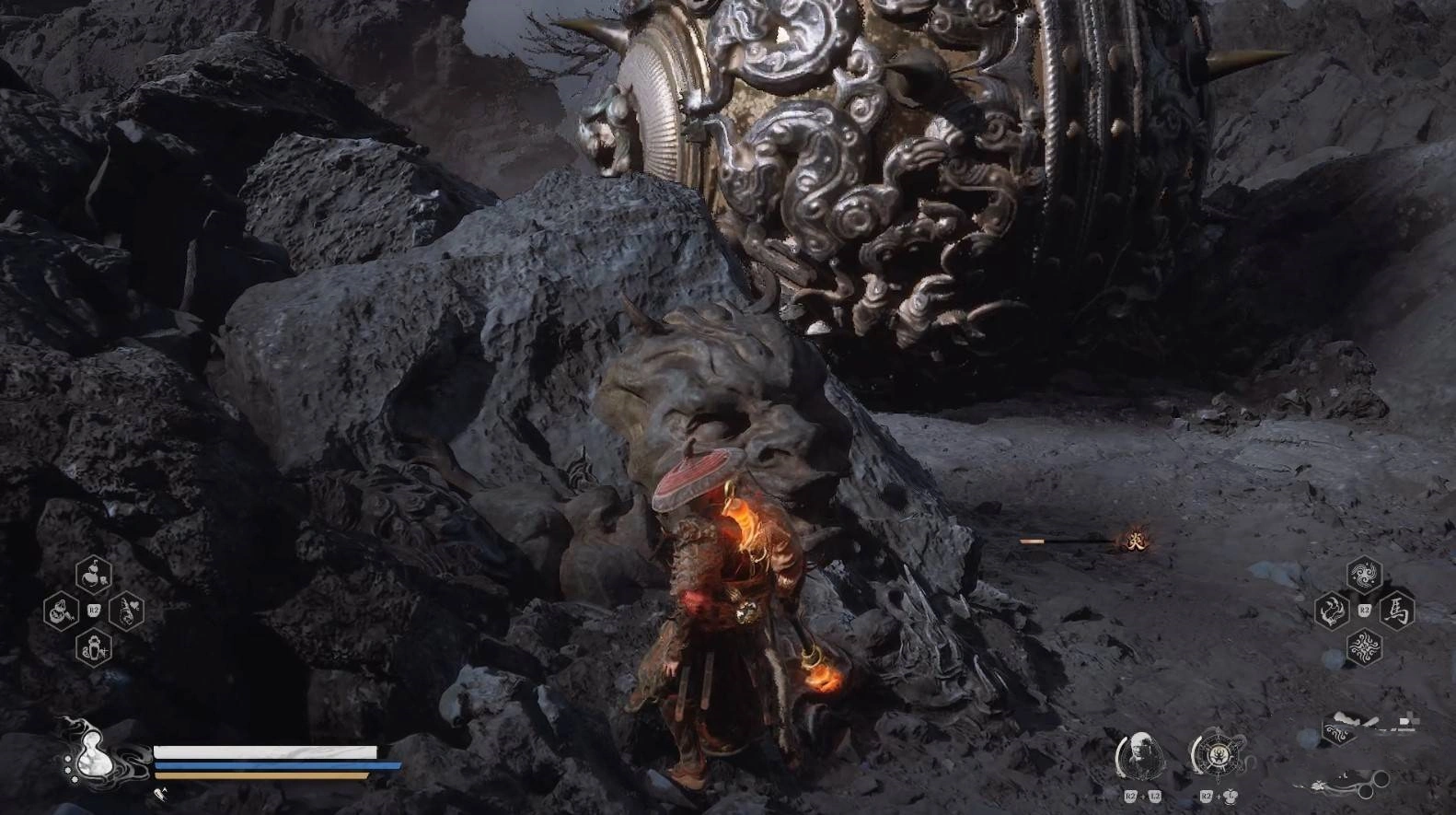The width and height of the screenshot is (1456, 815).
Task: Cast the left flame-shaped spell
Action: tap(1332, 611)
